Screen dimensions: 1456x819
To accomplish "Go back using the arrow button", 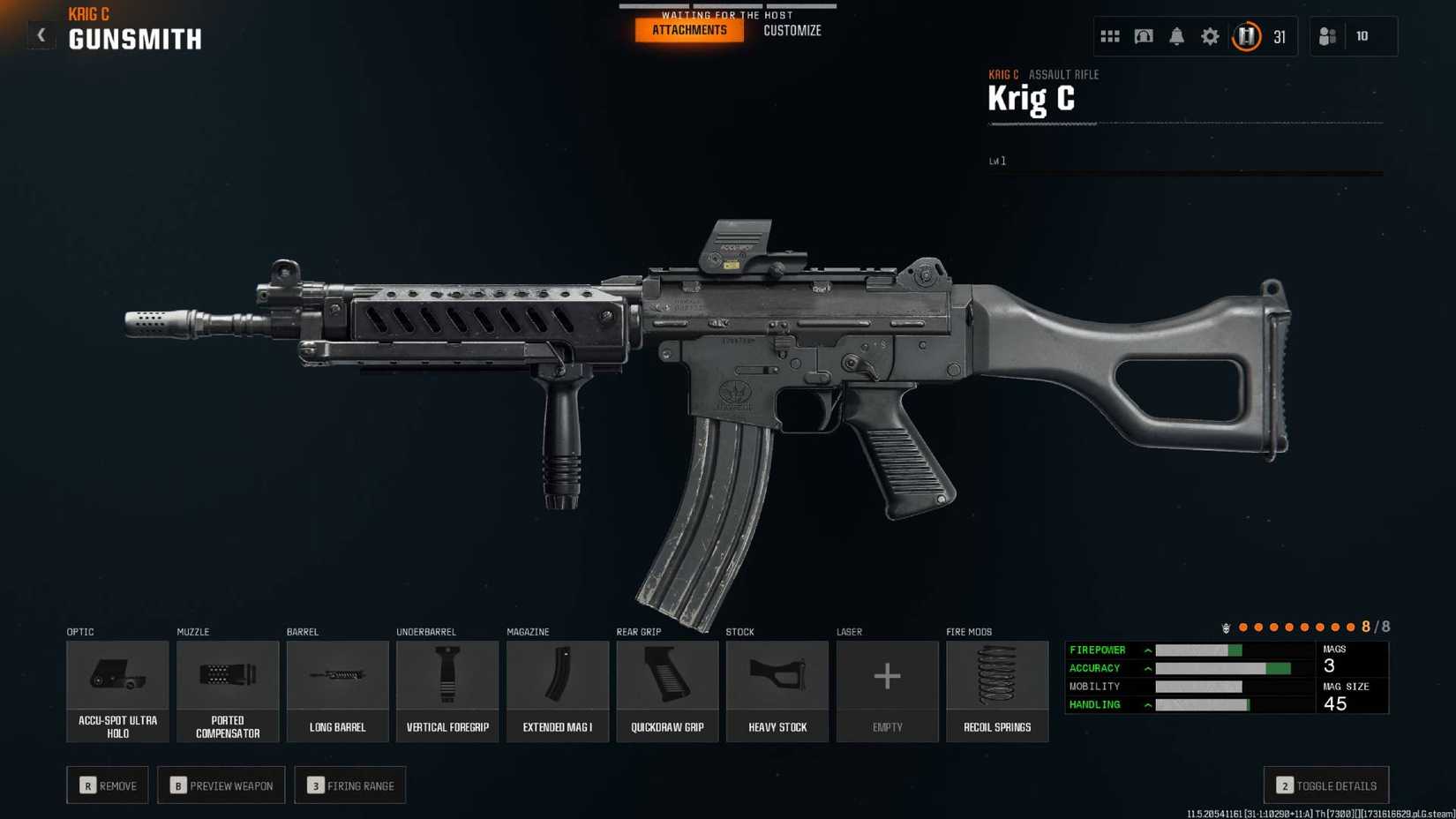I will [x=41, y=35].
